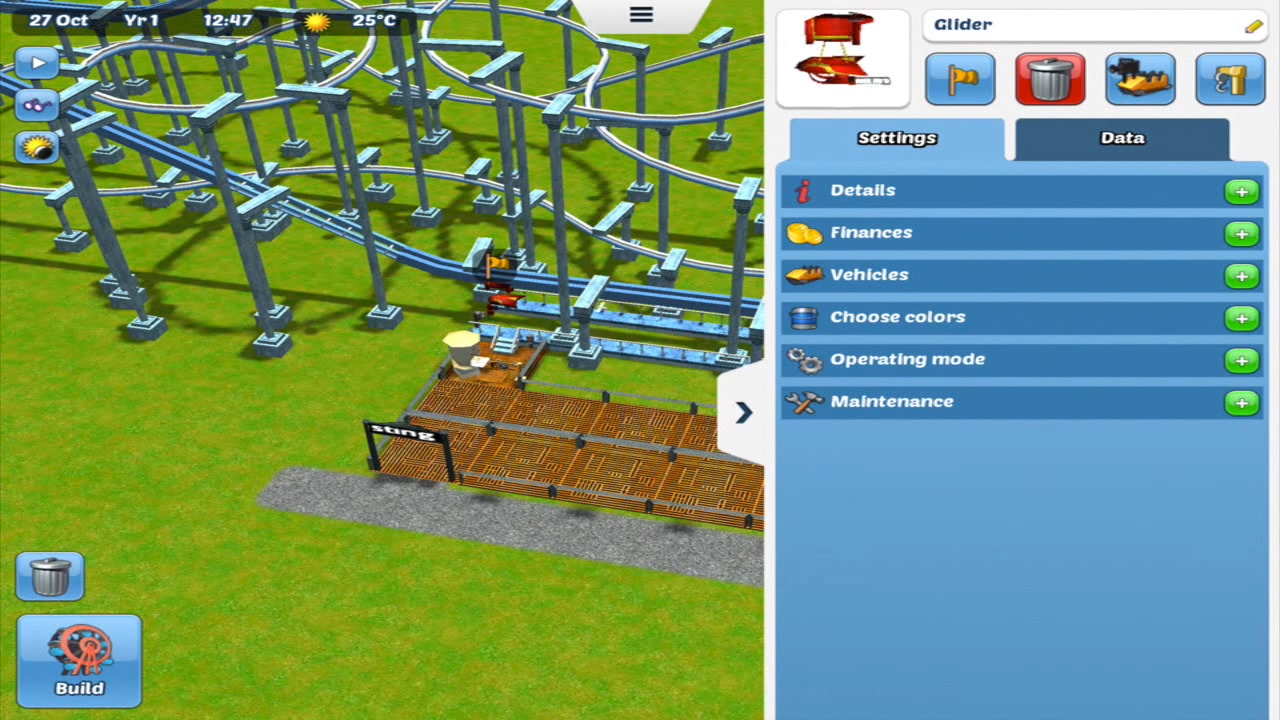Image resolution: width=1280 pixels, height=720 pixels.
Task: Click the Glider name field
Action: click(1060, 24)
